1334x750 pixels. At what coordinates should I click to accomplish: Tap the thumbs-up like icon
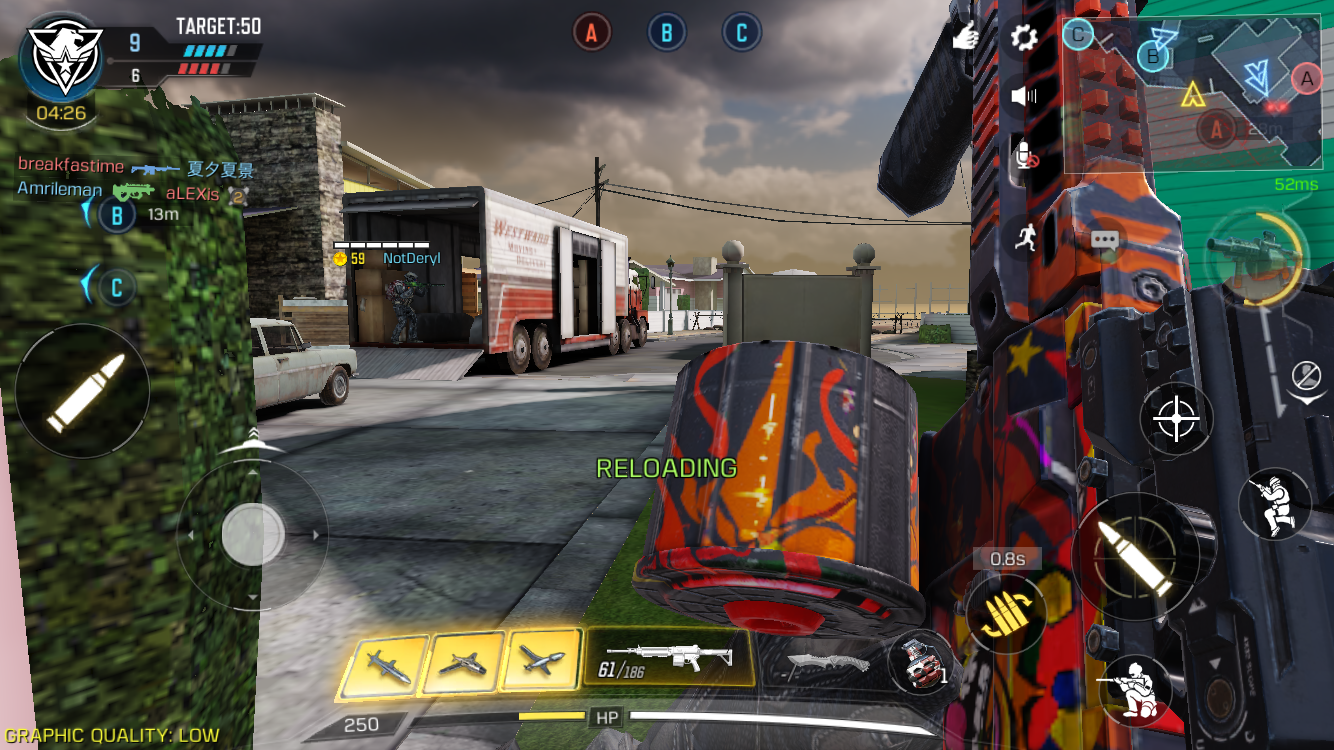point(964,37)
